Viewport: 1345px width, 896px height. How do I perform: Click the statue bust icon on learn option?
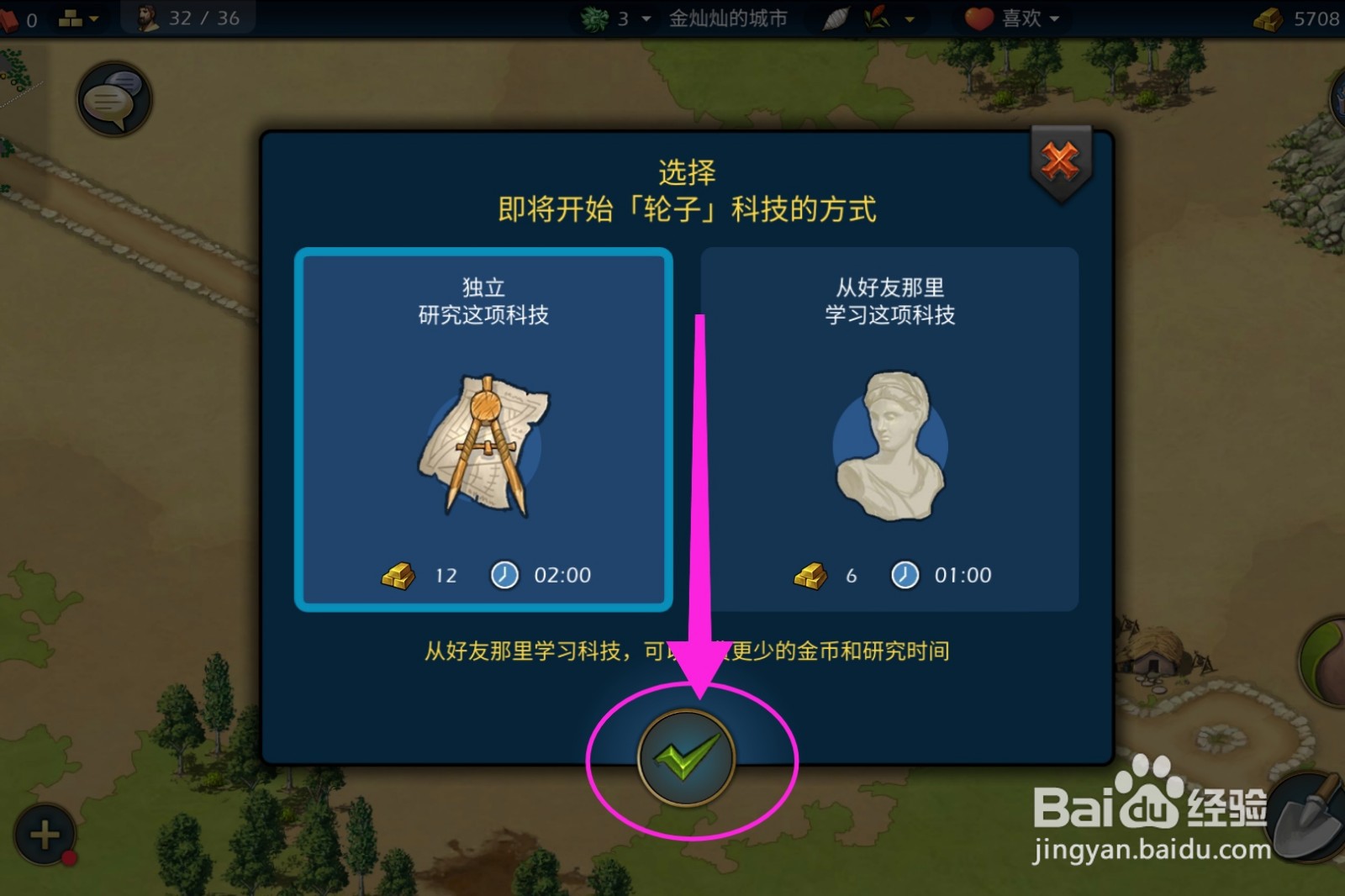pyautogui.click(x=889, y=447)
